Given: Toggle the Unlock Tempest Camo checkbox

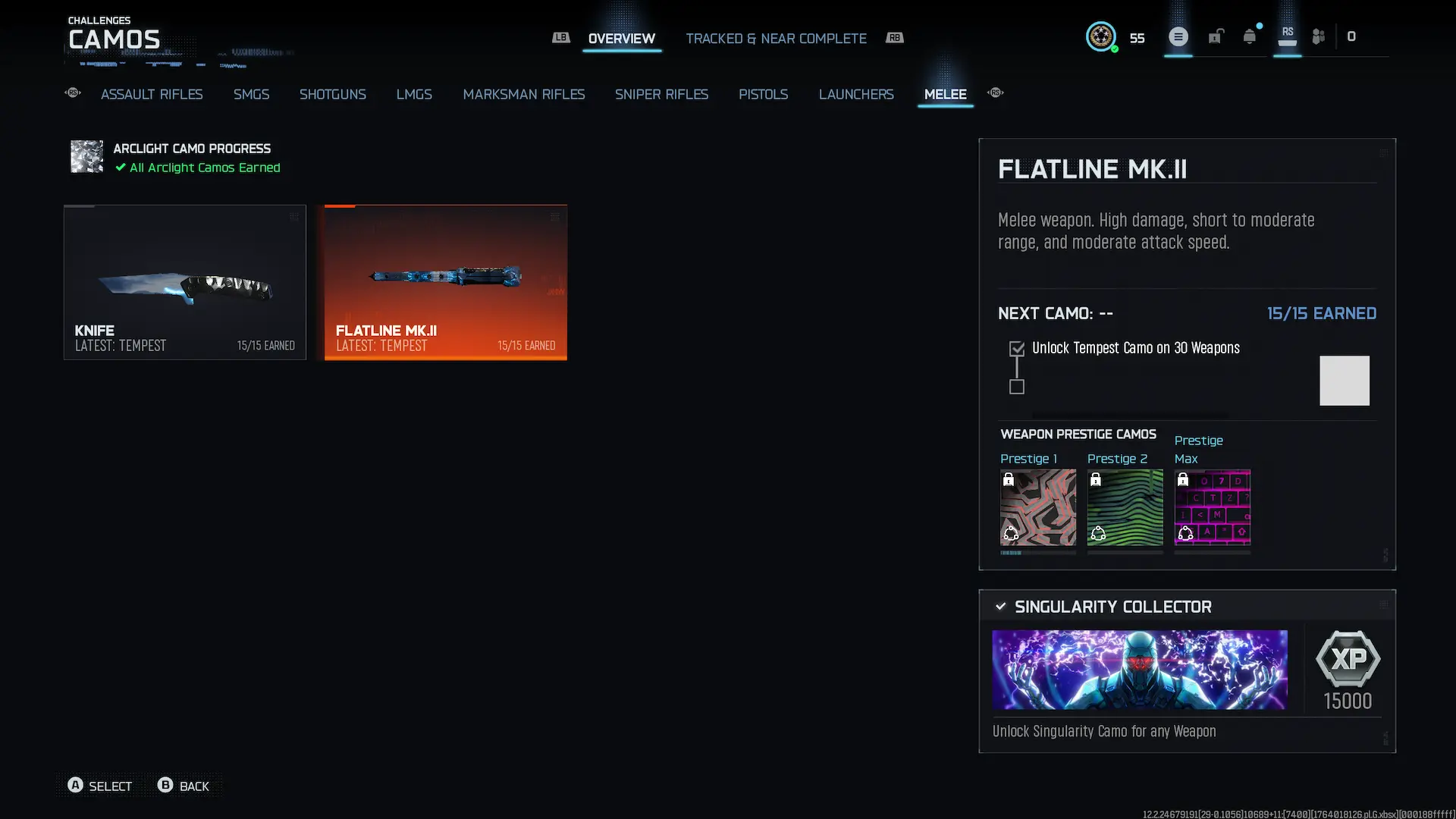Looking at the screenshot, I should coord(1016,347).
